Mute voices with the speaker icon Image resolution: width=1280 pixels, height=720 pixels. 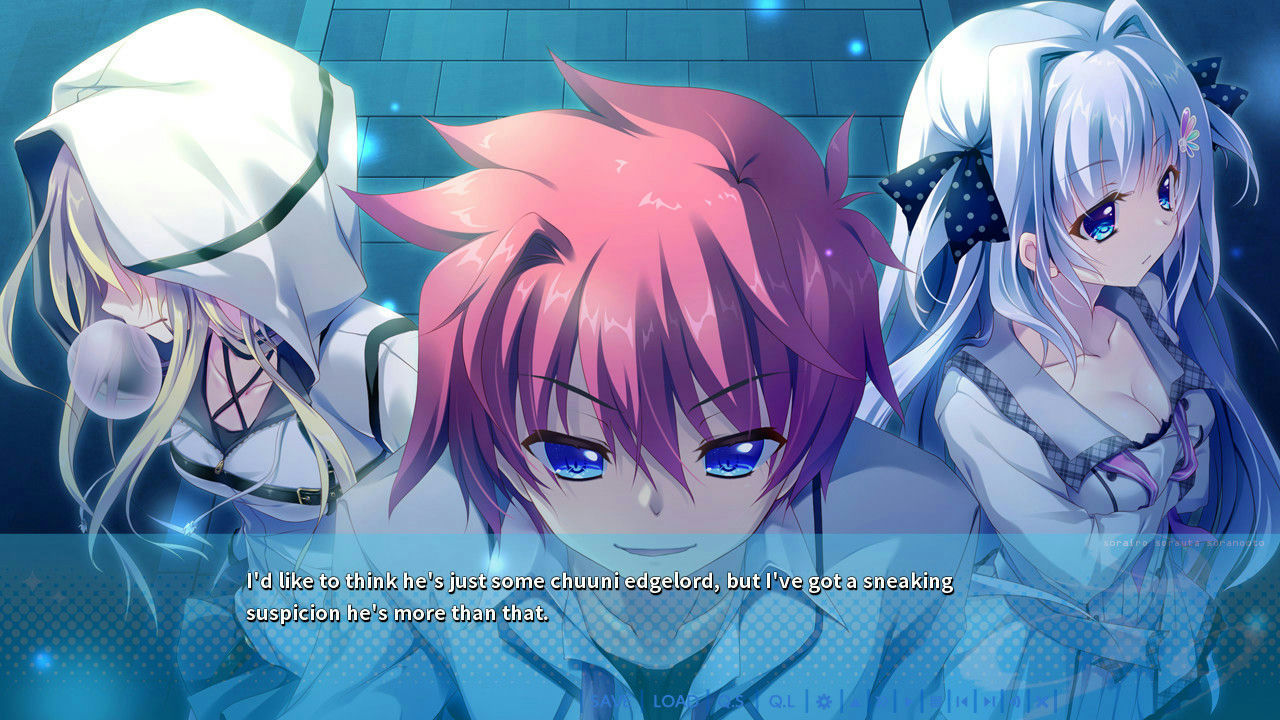[x=1013, y=703]
